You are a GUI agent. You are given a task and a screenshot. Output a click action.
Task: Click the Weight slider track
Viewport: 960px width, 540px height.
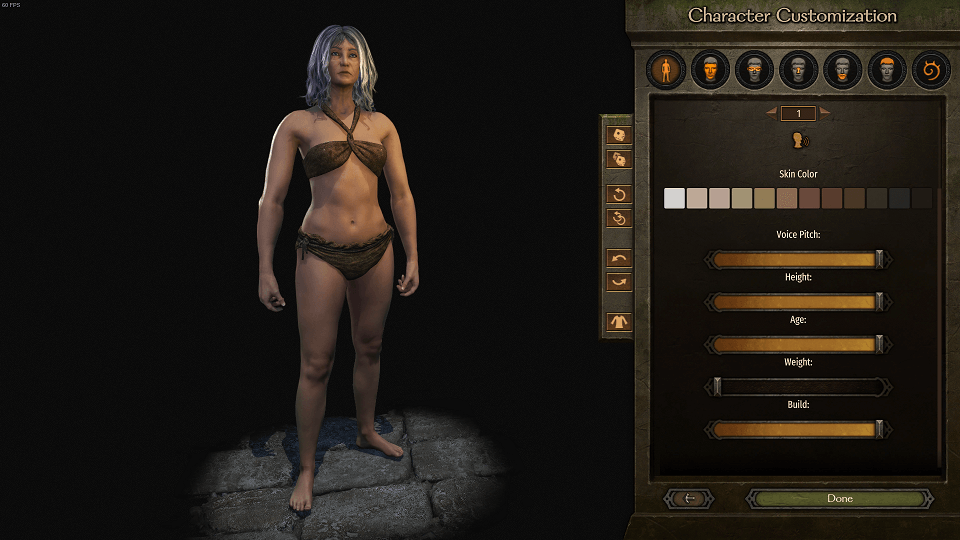(798, 386)
